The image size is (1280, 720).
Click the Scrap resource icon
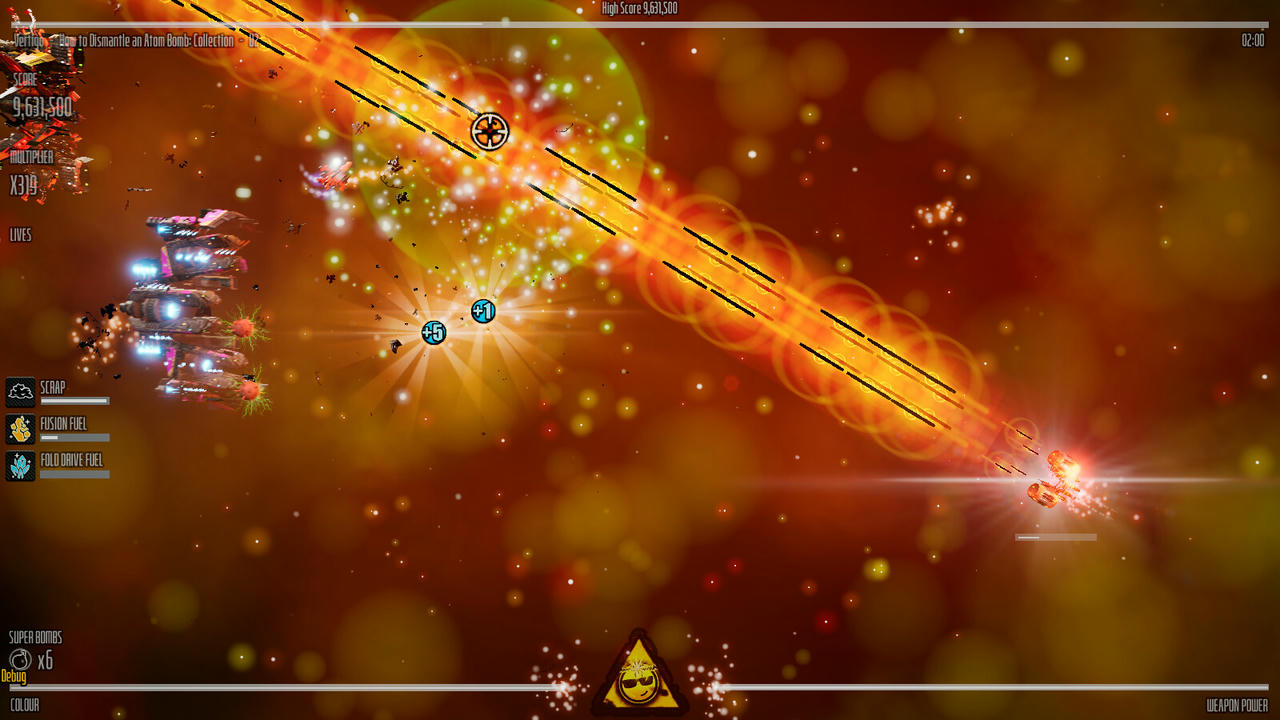[x=21, y=392]
